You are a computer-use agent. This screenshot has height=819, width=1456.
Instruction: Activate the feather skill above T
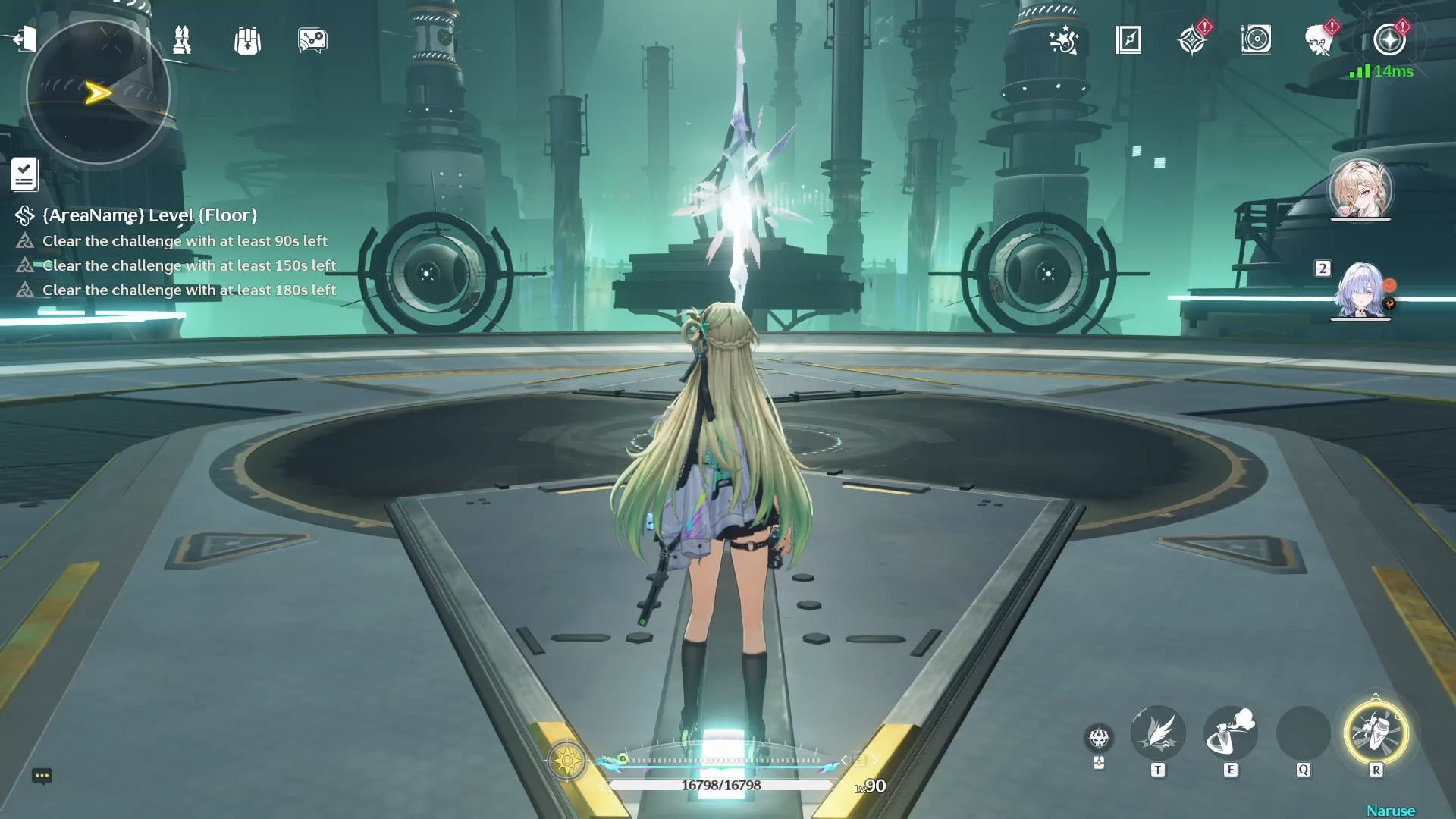[1157, 733]
